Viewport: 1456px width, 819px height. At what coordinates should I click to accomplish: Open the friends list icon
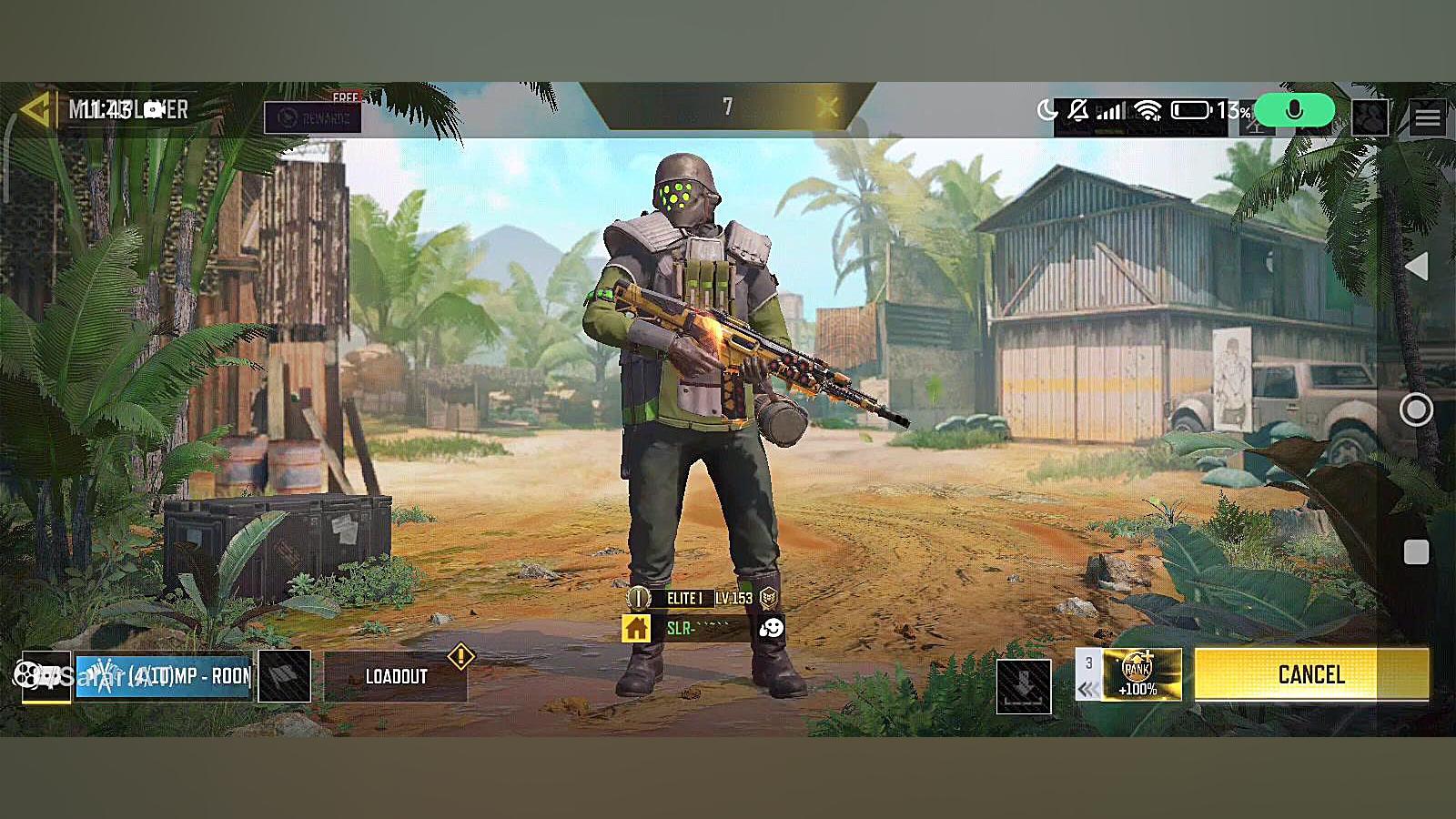(1370, 117)
